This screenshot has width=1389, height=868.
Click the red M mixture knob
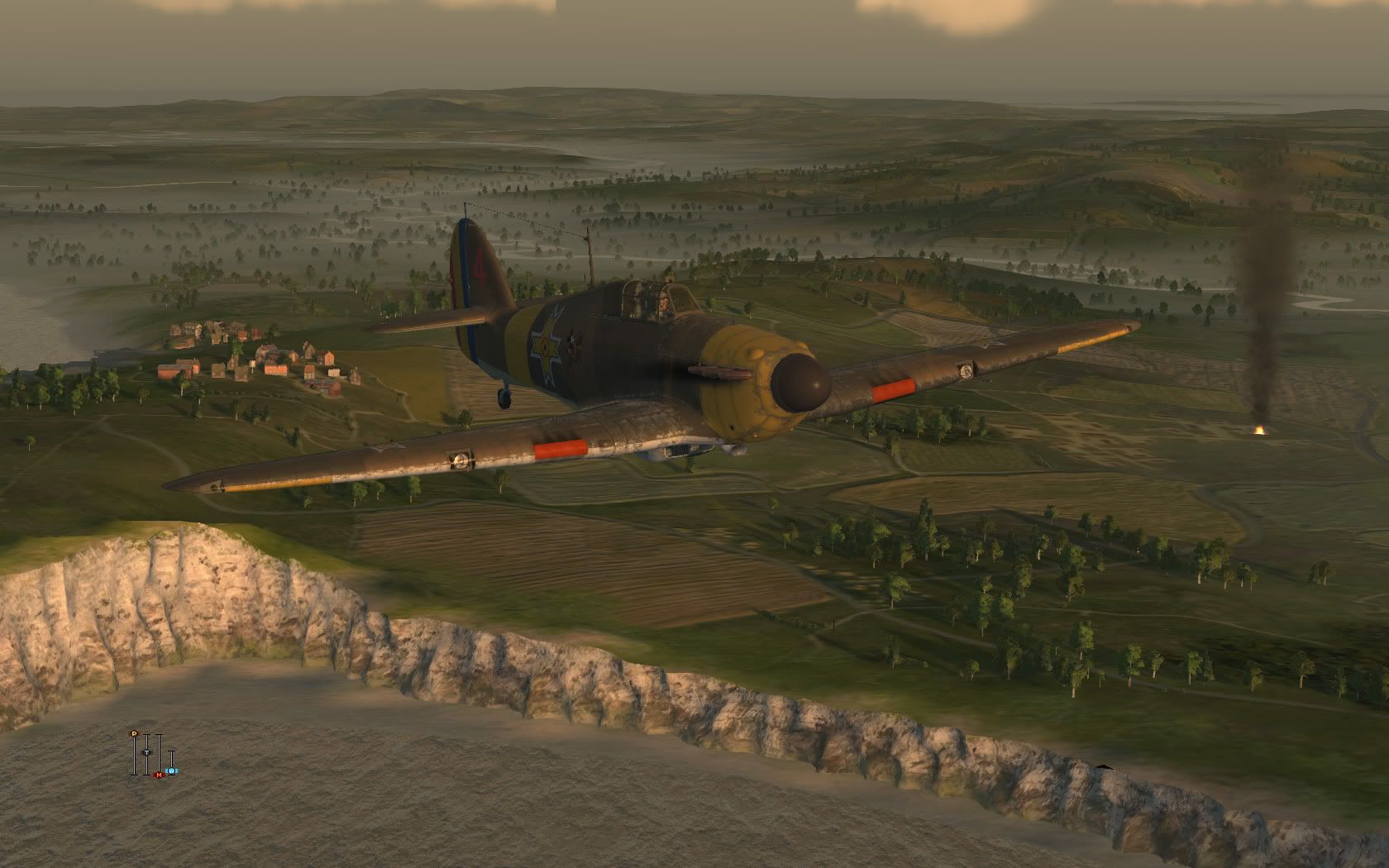click(x=159, y=775)
